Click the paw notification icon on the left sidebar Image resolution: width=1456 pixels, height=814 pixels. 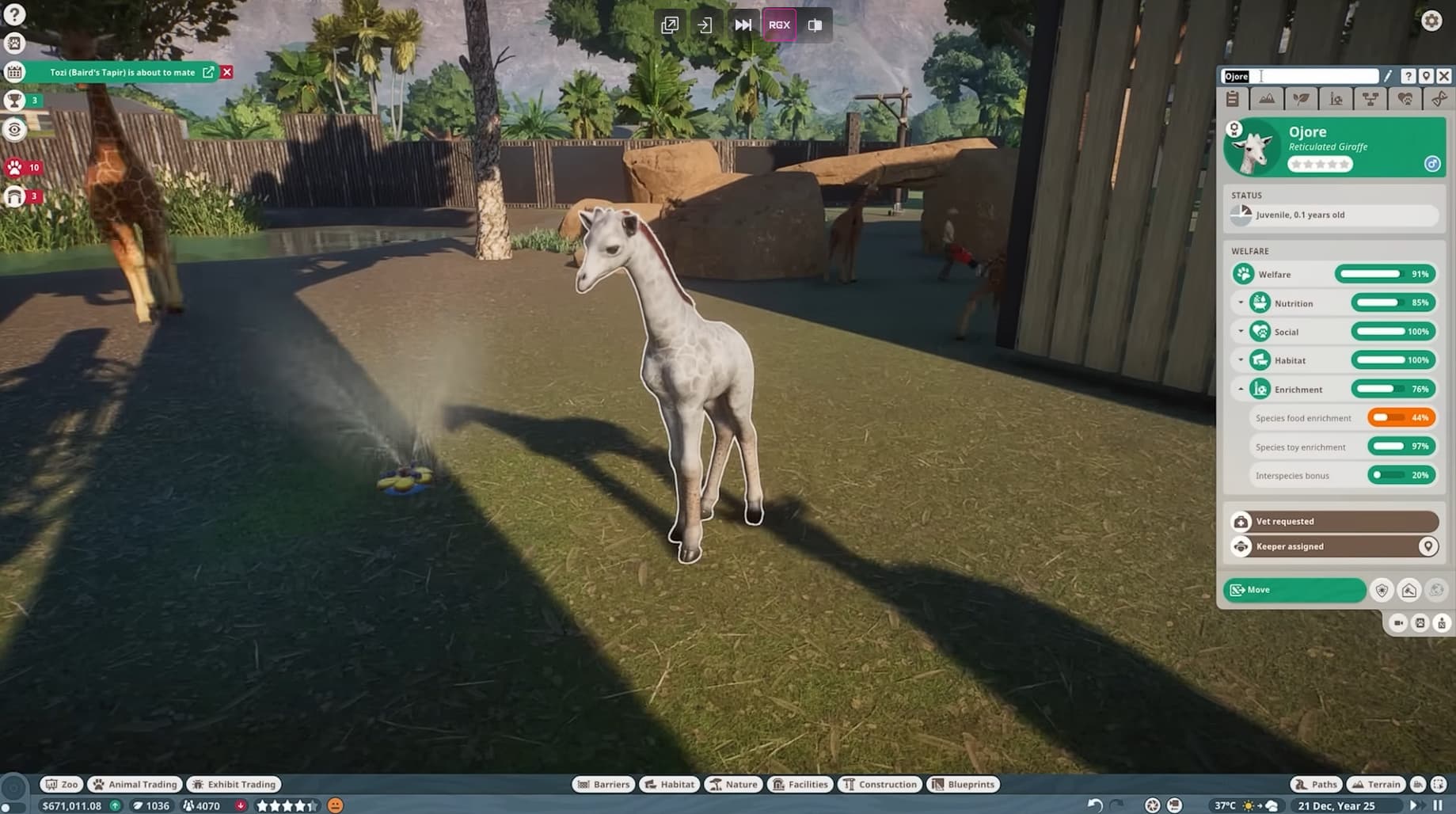tap(16, 167)
